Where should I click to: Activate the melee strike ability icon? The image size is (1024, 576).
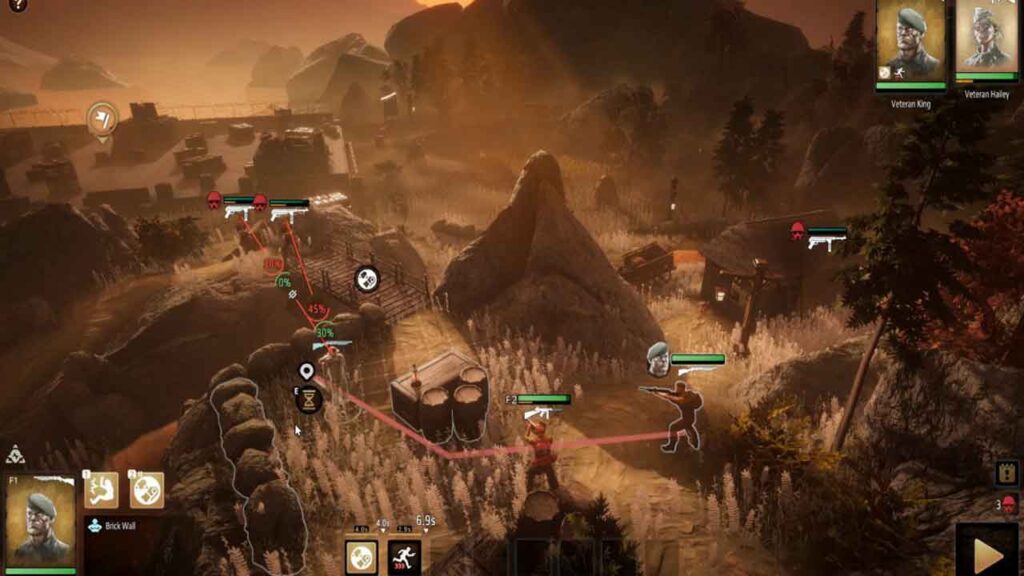point(101,490)
